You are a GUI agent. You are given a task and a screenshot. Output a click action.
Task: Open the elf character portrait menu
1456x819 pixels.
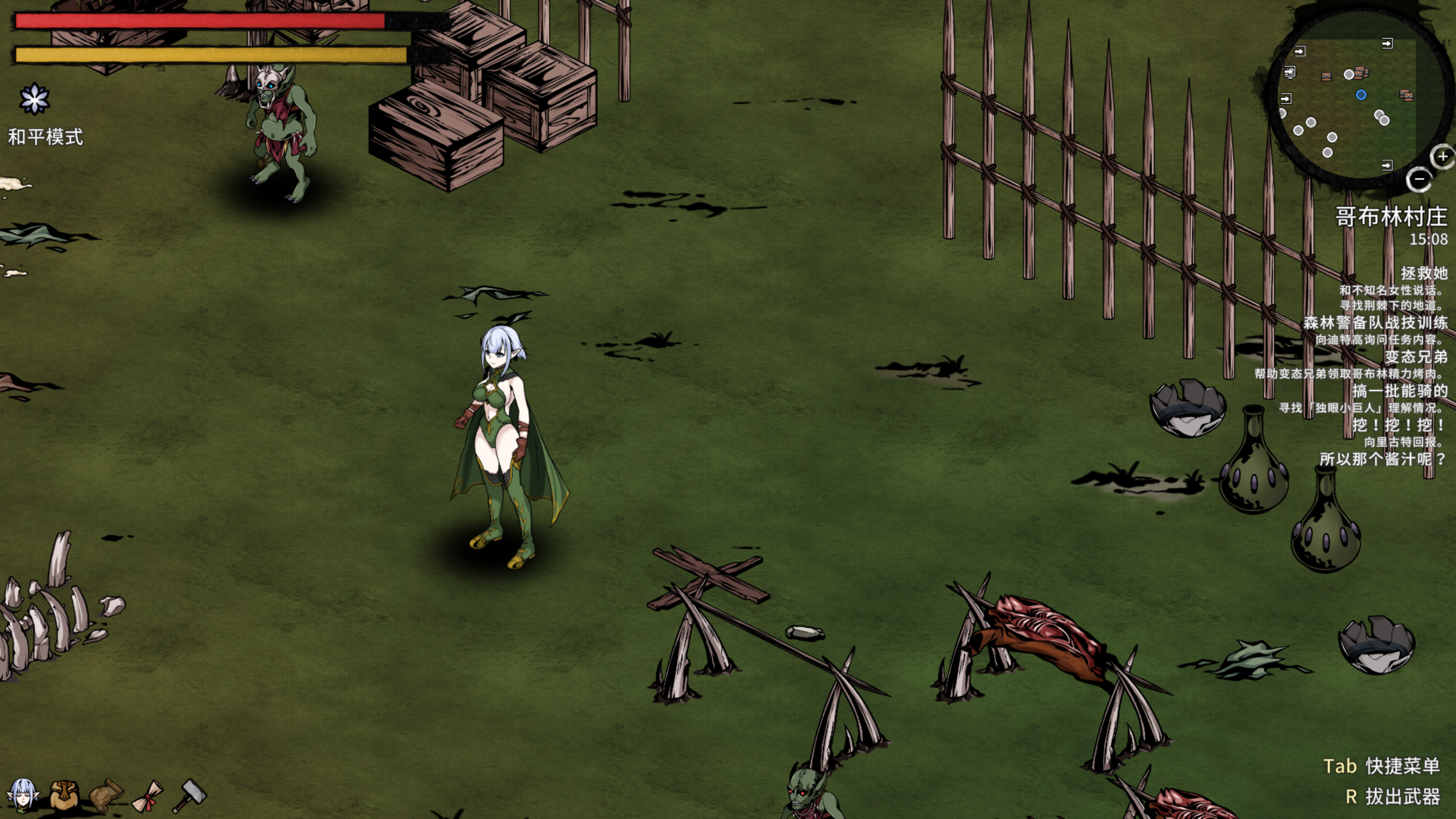tap(23, 794)
